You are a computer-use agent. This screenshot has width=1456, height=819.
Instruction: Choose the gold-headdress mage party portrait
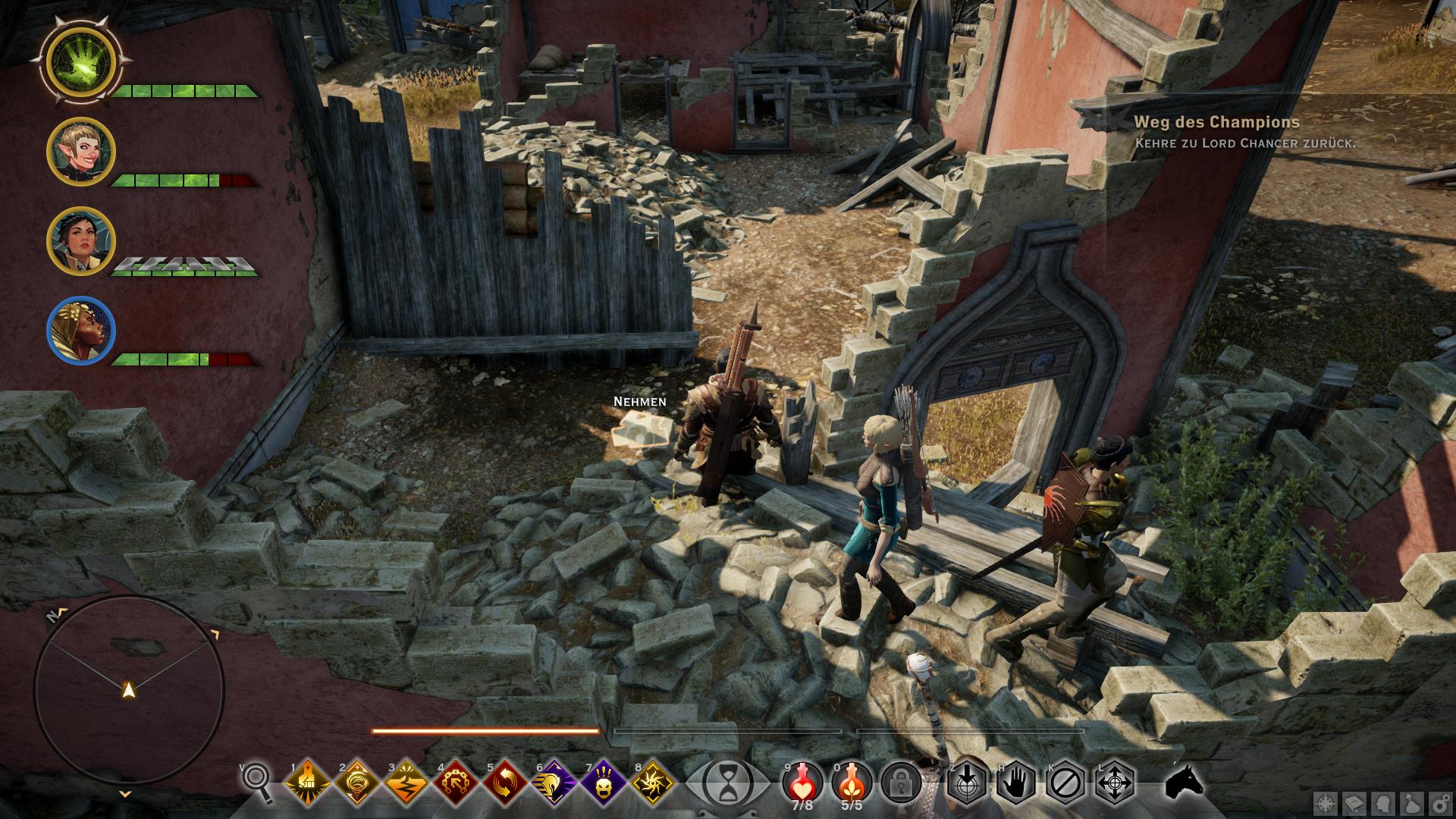(x=80, y=331)
